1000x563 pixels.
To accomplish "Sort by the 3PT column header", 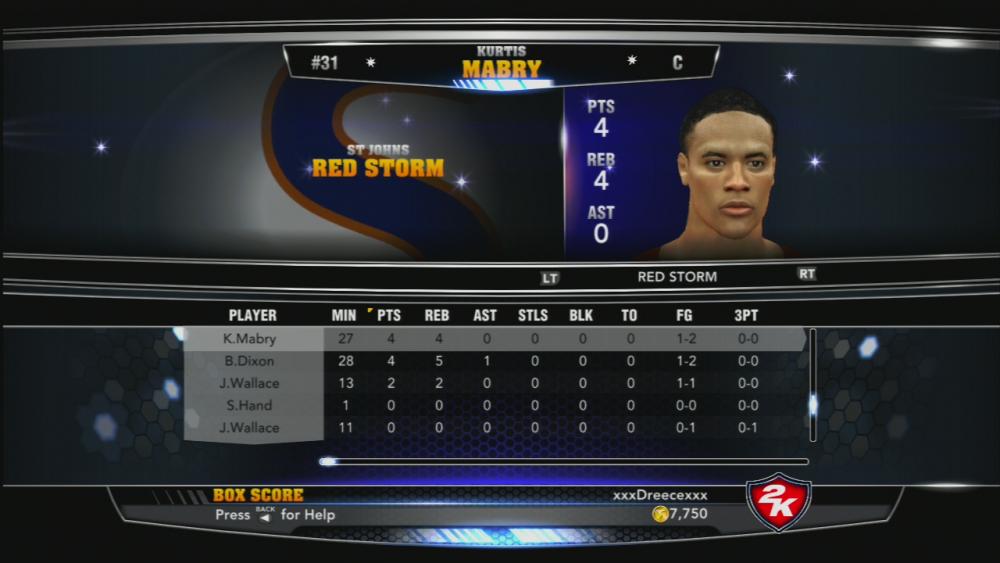I will [746, 315].
